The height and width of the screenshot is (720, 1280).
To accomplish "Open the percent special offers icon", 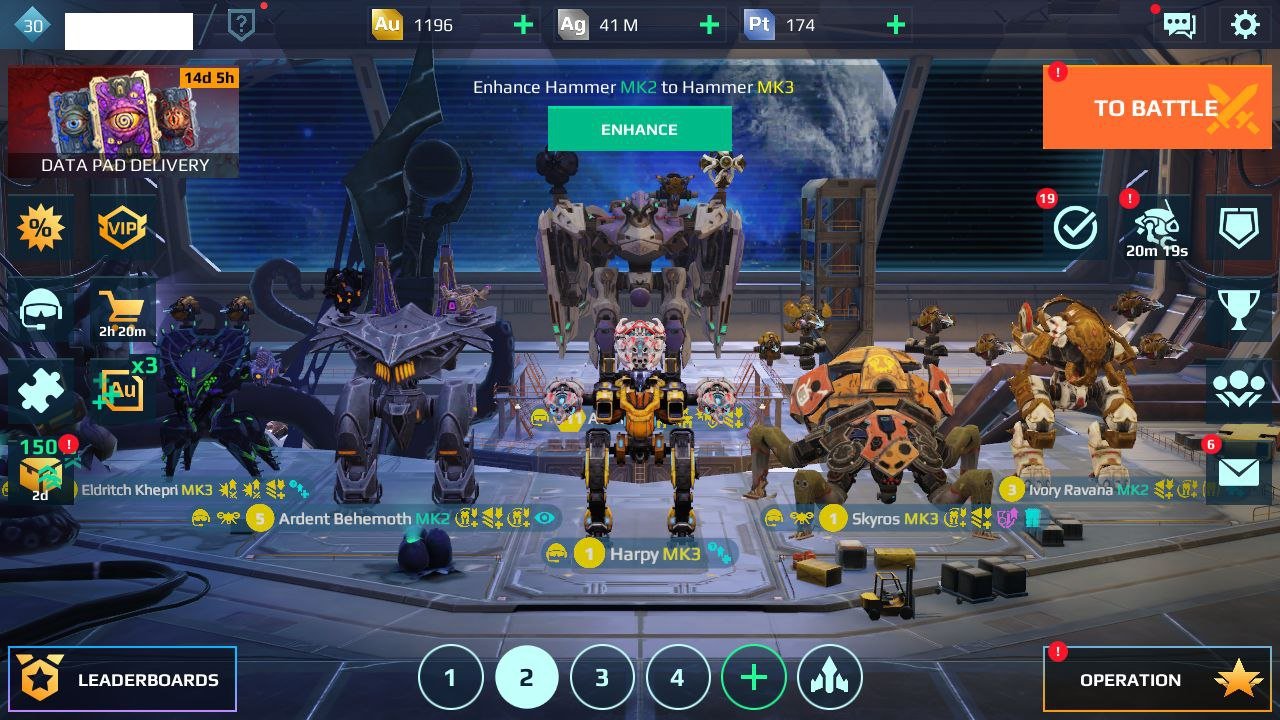I will click(41, 229).
